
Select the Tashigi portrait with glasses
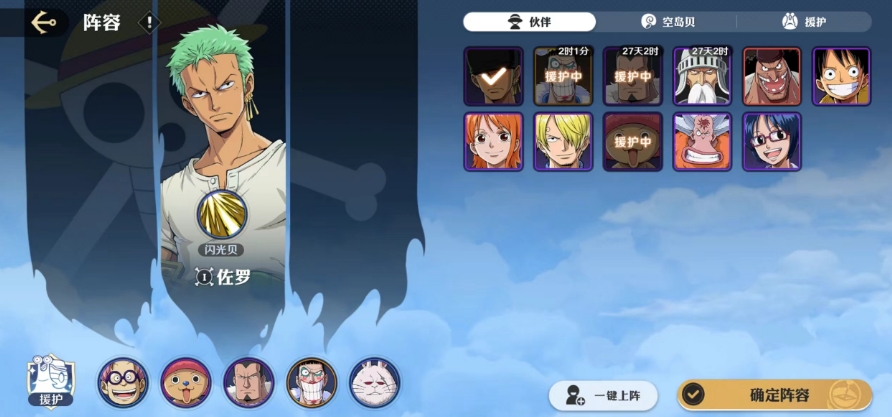pos(771,141)
